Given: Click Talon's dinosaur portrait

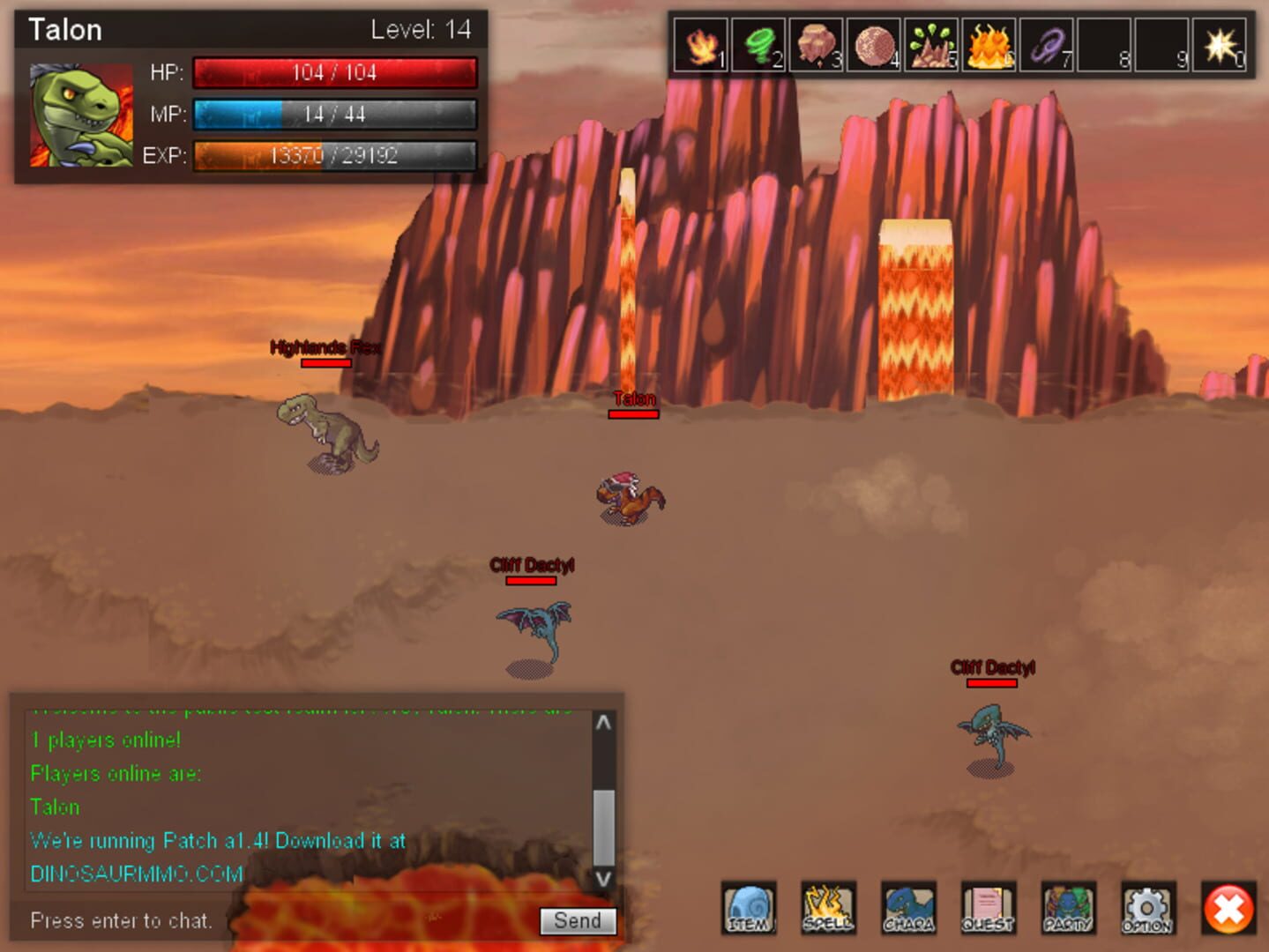Looking at the screenshot, I should 81,115.
